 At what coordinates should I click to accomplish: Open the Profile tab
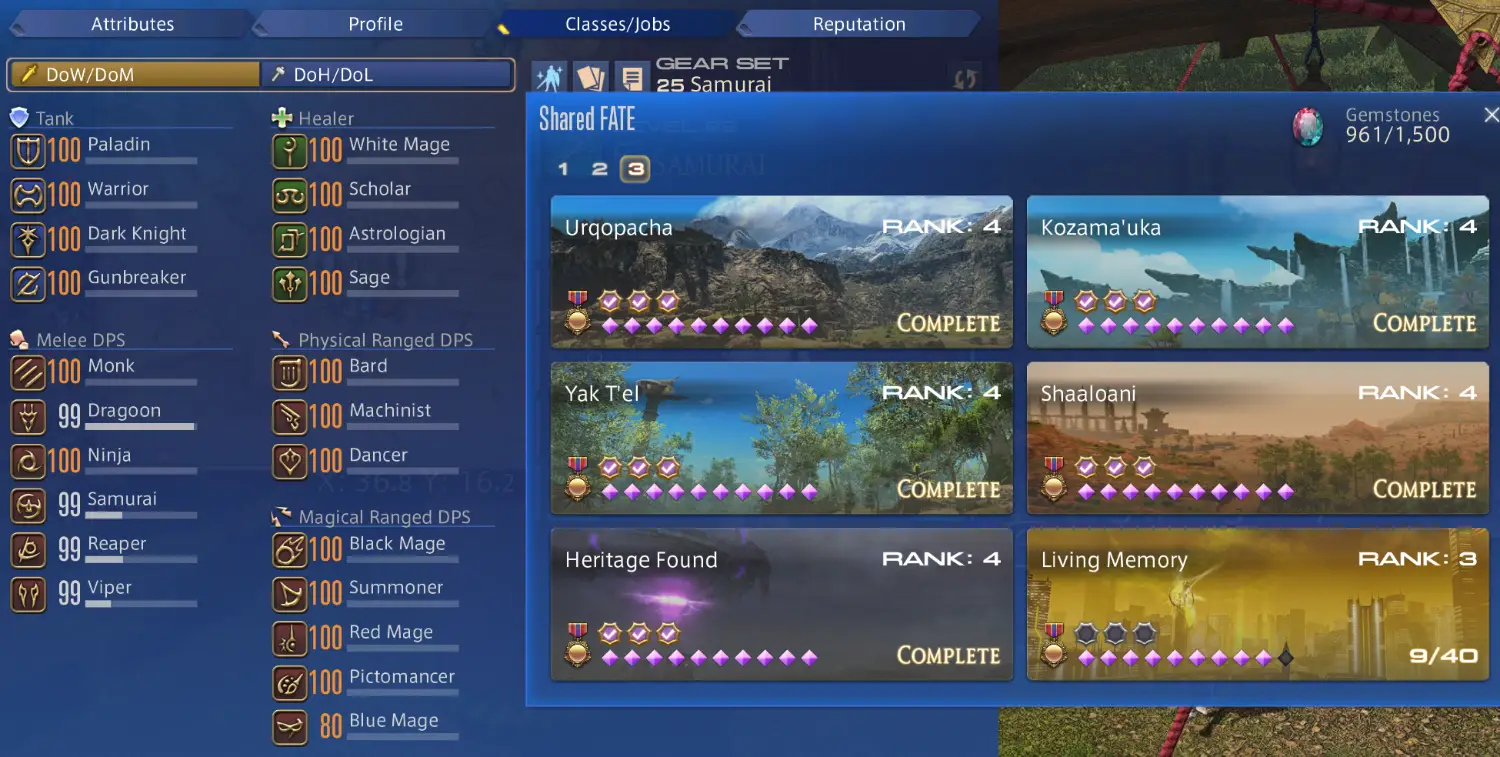(375, 24)
